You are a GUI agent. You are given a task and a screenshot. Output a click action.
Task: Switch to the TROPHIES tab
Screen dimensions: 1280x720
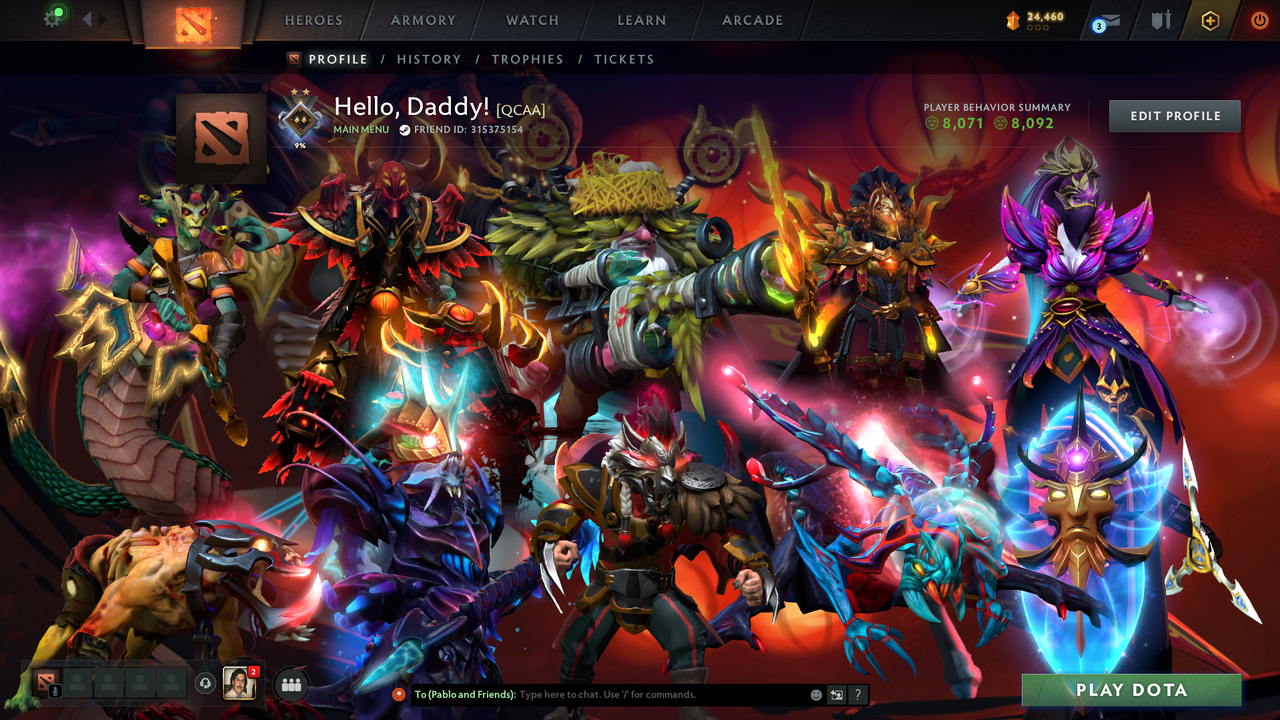point(528,59)
